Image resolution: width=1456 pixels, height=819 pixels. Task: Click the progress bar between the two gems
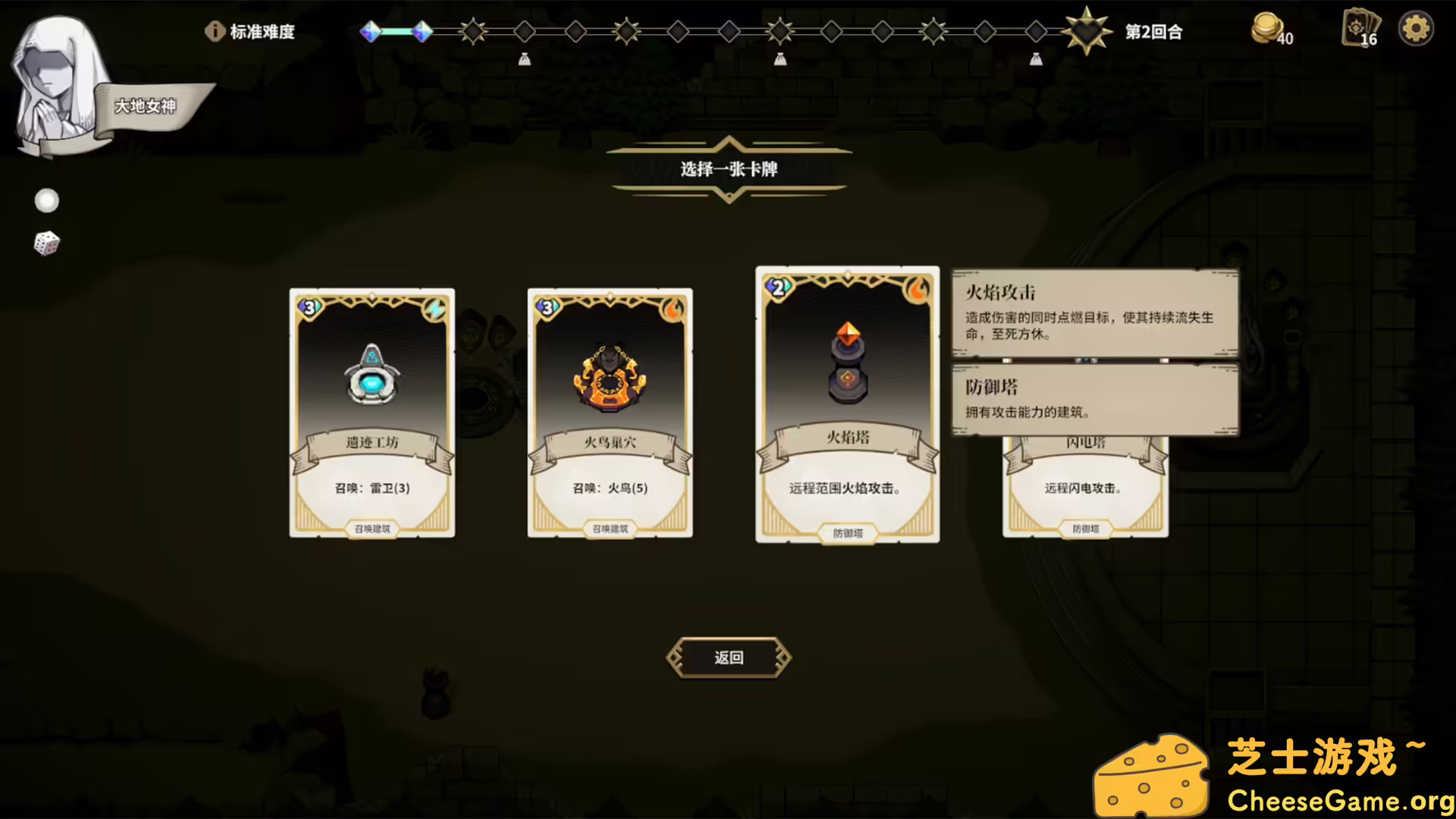396,32
